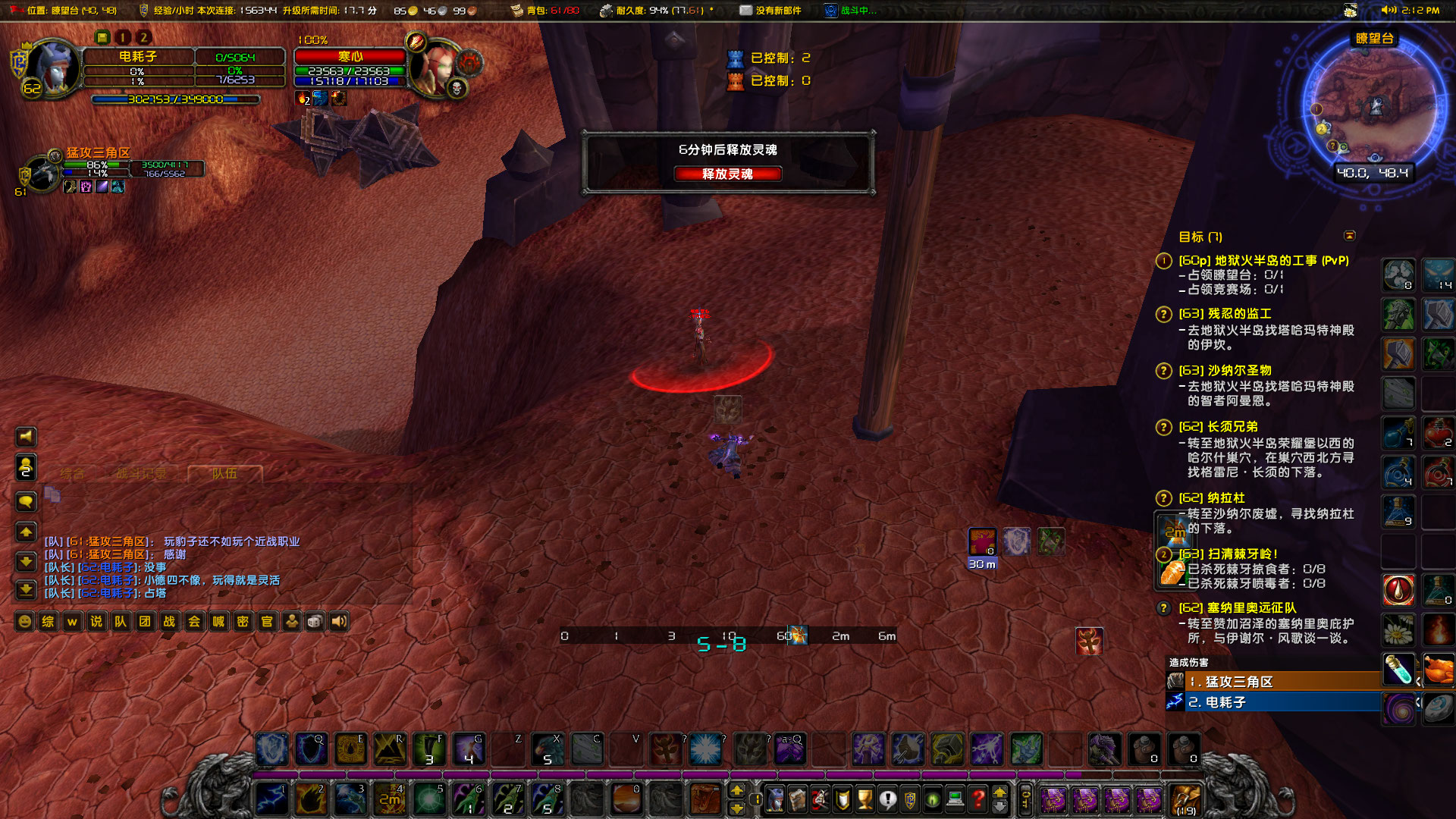The width and height of the screenshot is (1456, 819).
Task: Toggle the chat mute speaker on the left edge
Action: (26, 437)
